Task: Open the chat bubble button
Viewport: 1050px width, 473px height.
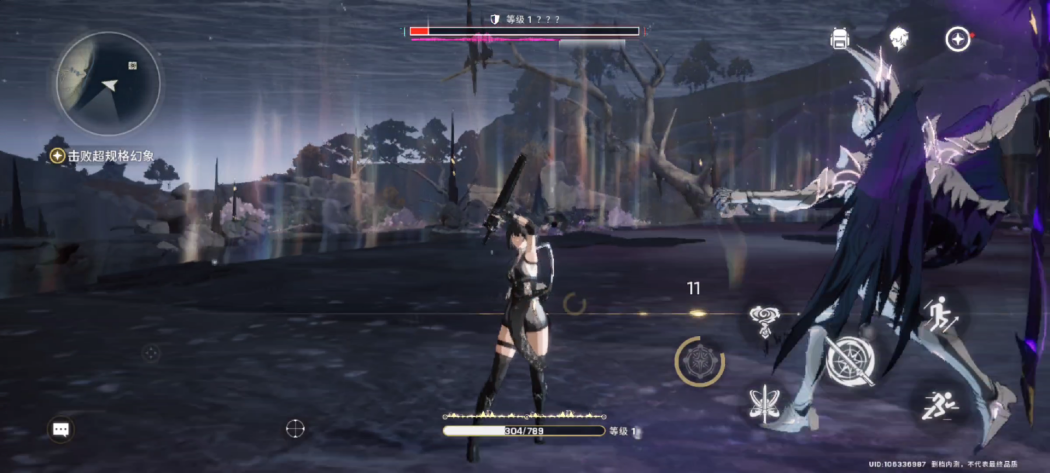Action: (x=61, y=429)
